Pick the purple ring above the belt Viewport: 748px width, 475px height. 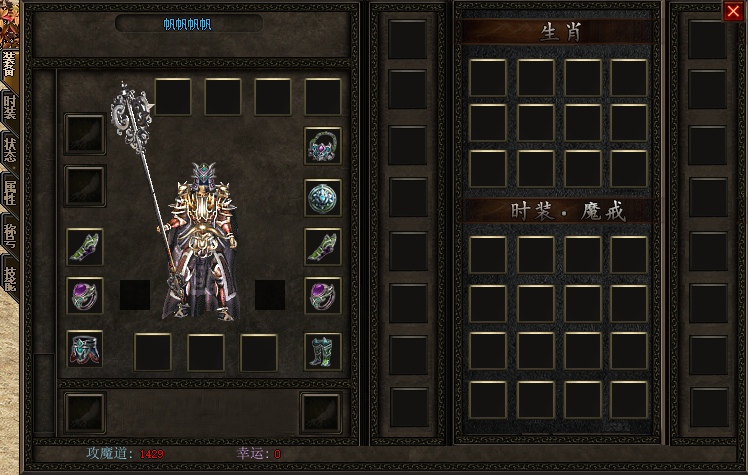coord(85,296)
